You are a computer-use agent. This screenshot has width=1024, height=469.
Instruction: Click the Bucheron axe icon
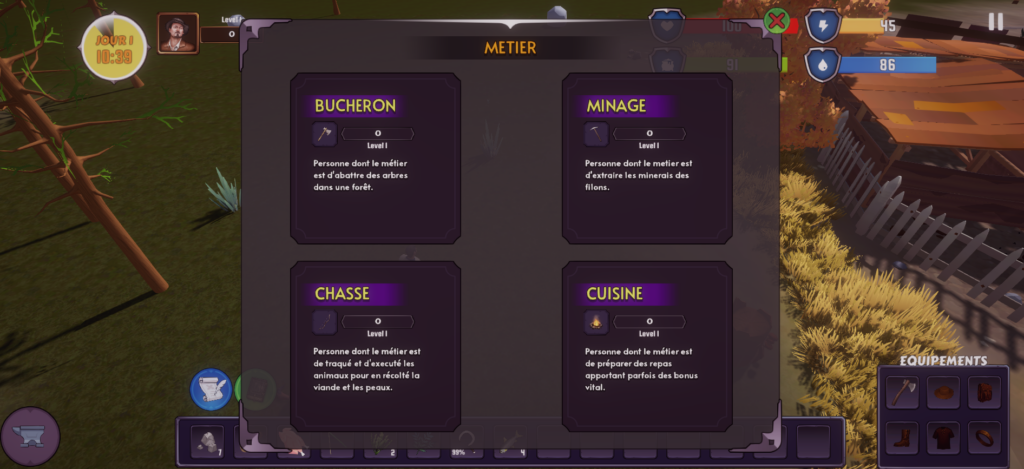coord(324,134)
